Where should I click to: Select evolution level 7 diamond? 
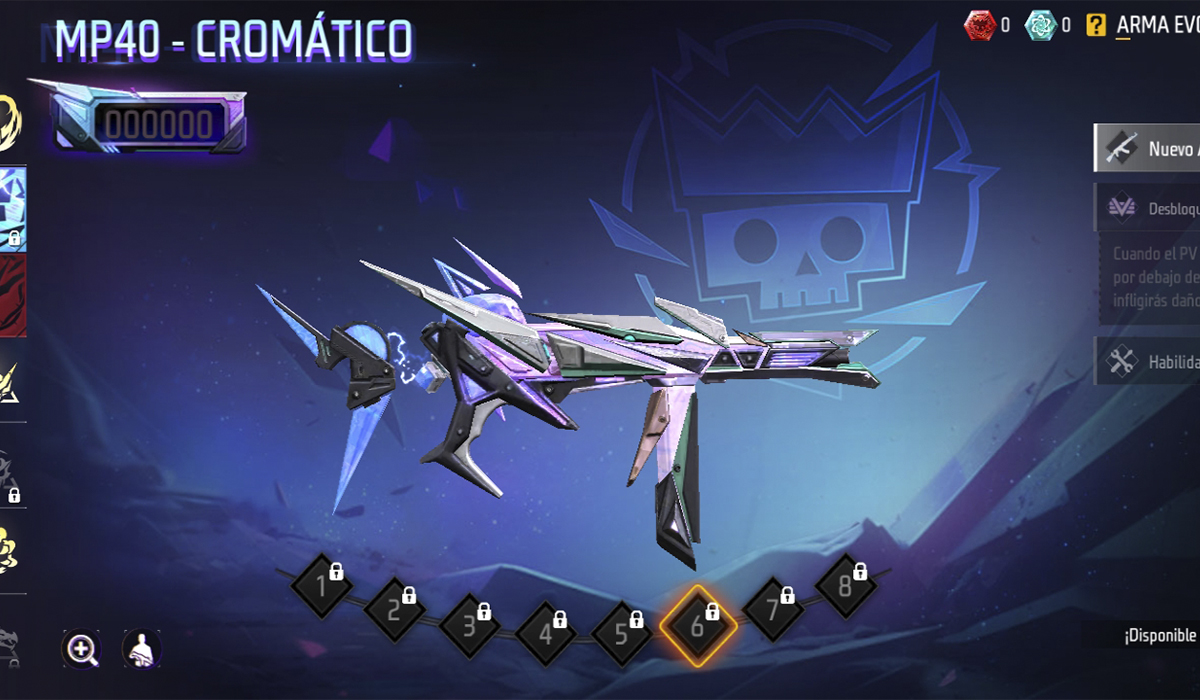772,608
